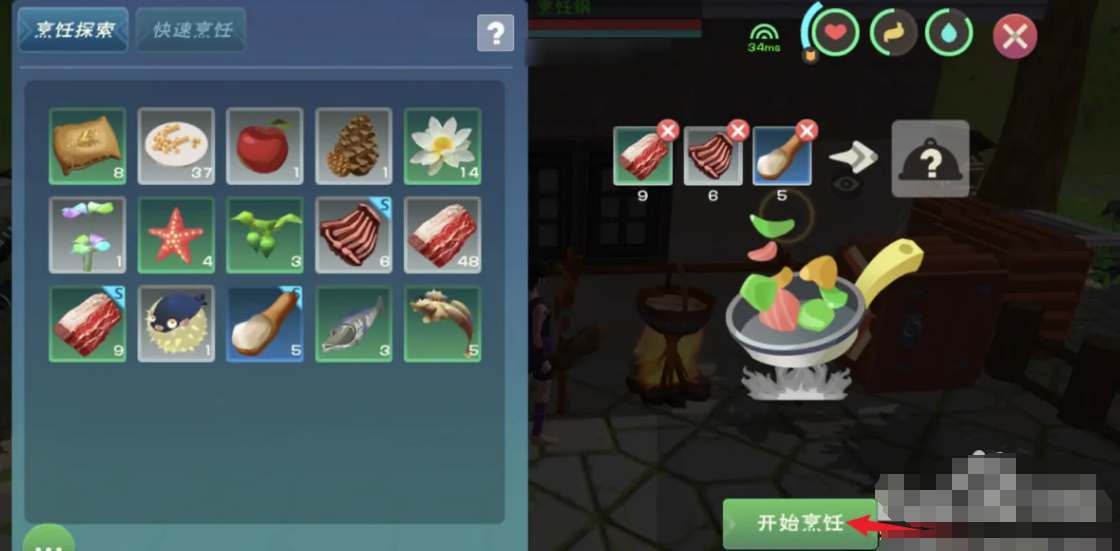Switch to the 烹饪探索 tab
Image resolution: width=1120 pixels, height=551 pixels.
73,30
